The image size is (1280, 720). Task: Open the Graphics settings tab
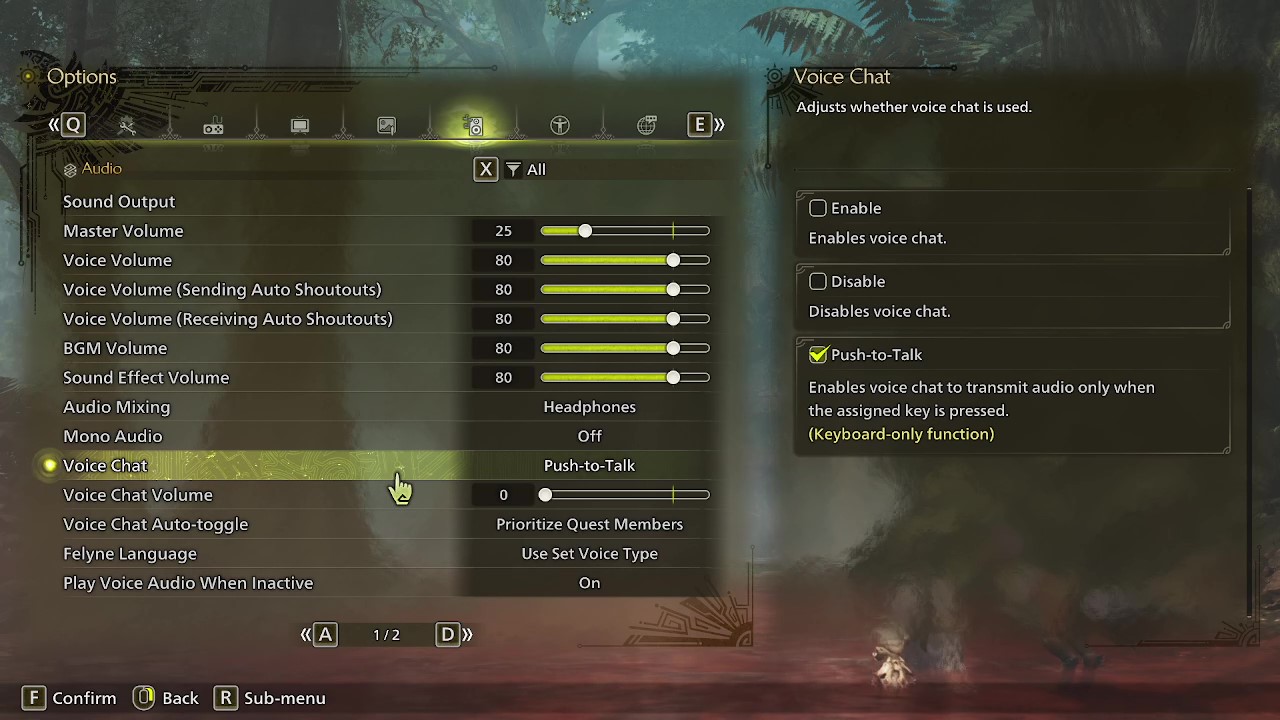point(386,125)
